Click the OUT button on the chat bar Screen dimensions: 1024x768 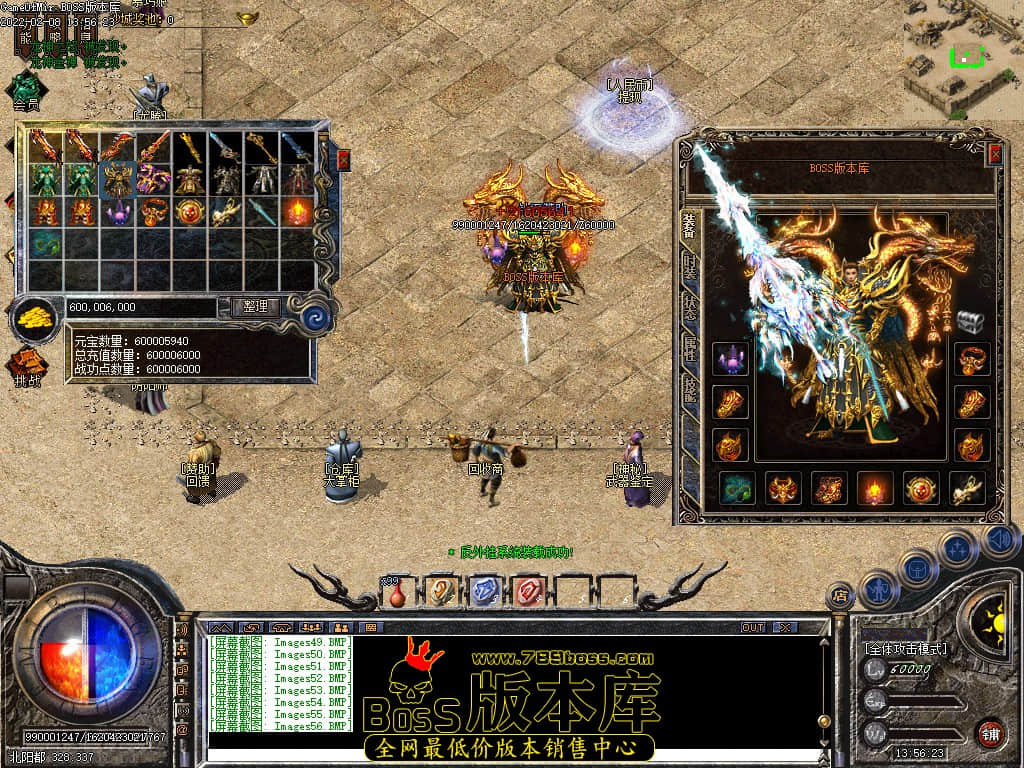(753, 627)
